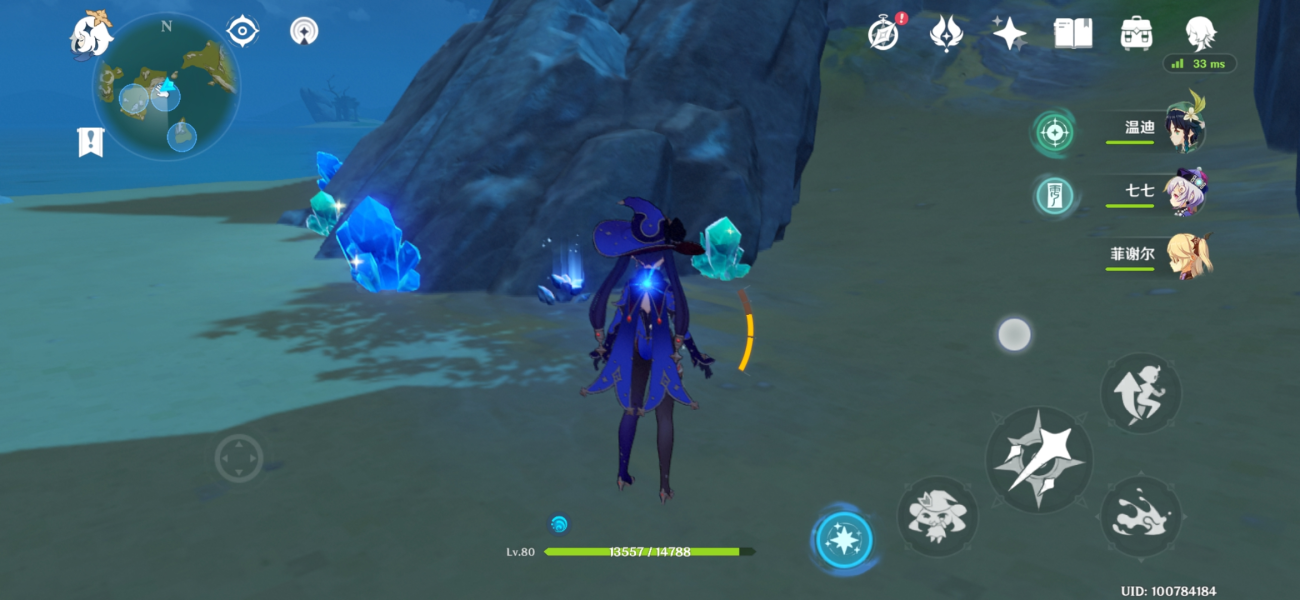Screen dimensions: 1300x600
Task: Activate the sprint dash button
Action: (1141, 393)
